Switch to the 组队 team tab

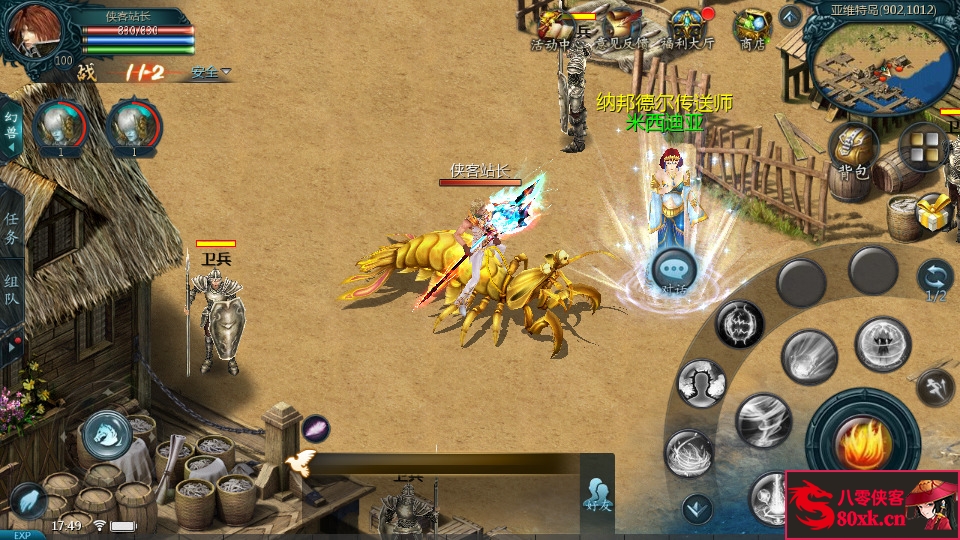click(x=12, y=289)
